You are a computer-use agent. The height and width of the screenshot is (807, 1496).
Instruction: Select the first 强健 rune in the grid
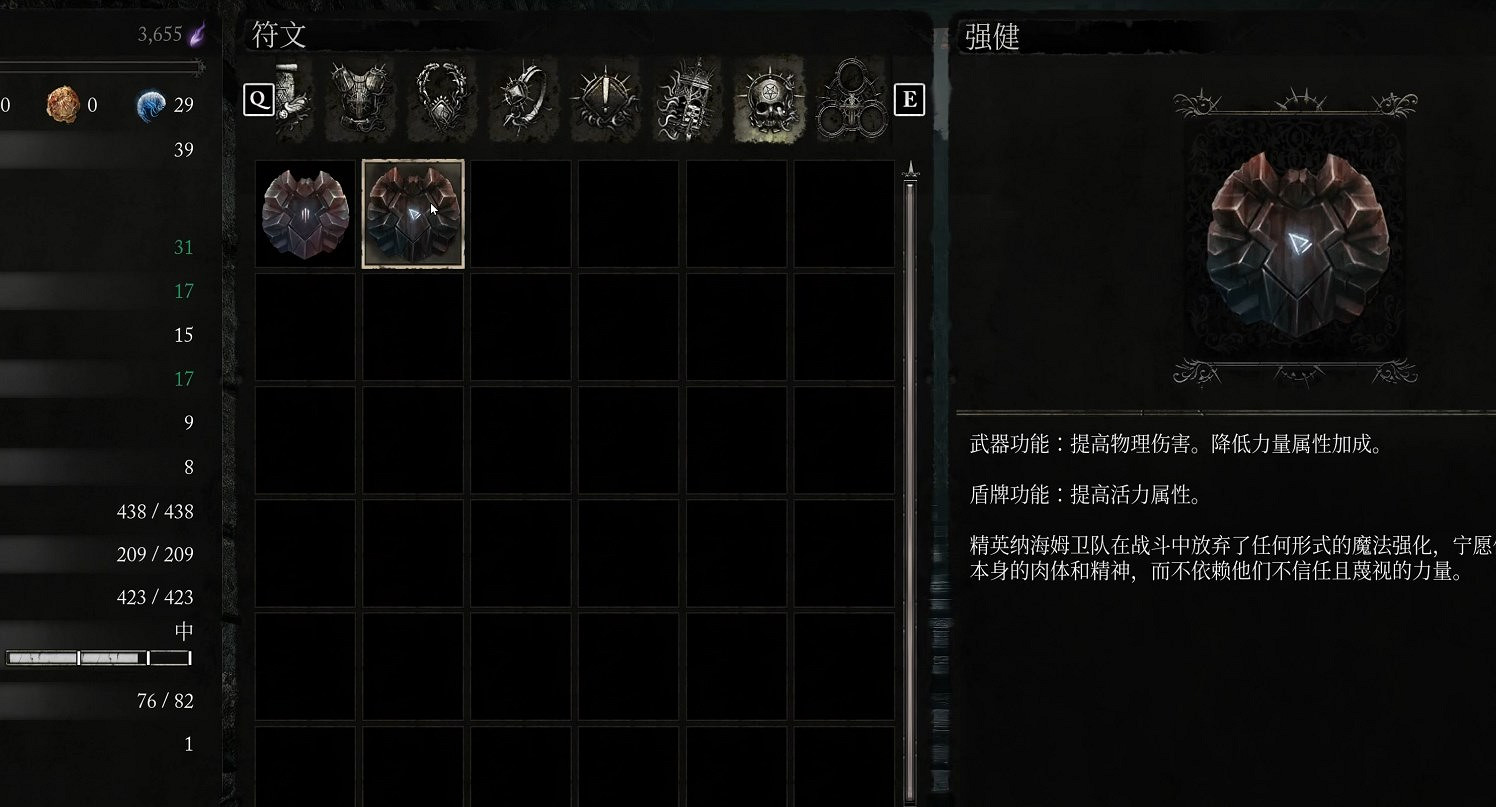coord(304,212)
